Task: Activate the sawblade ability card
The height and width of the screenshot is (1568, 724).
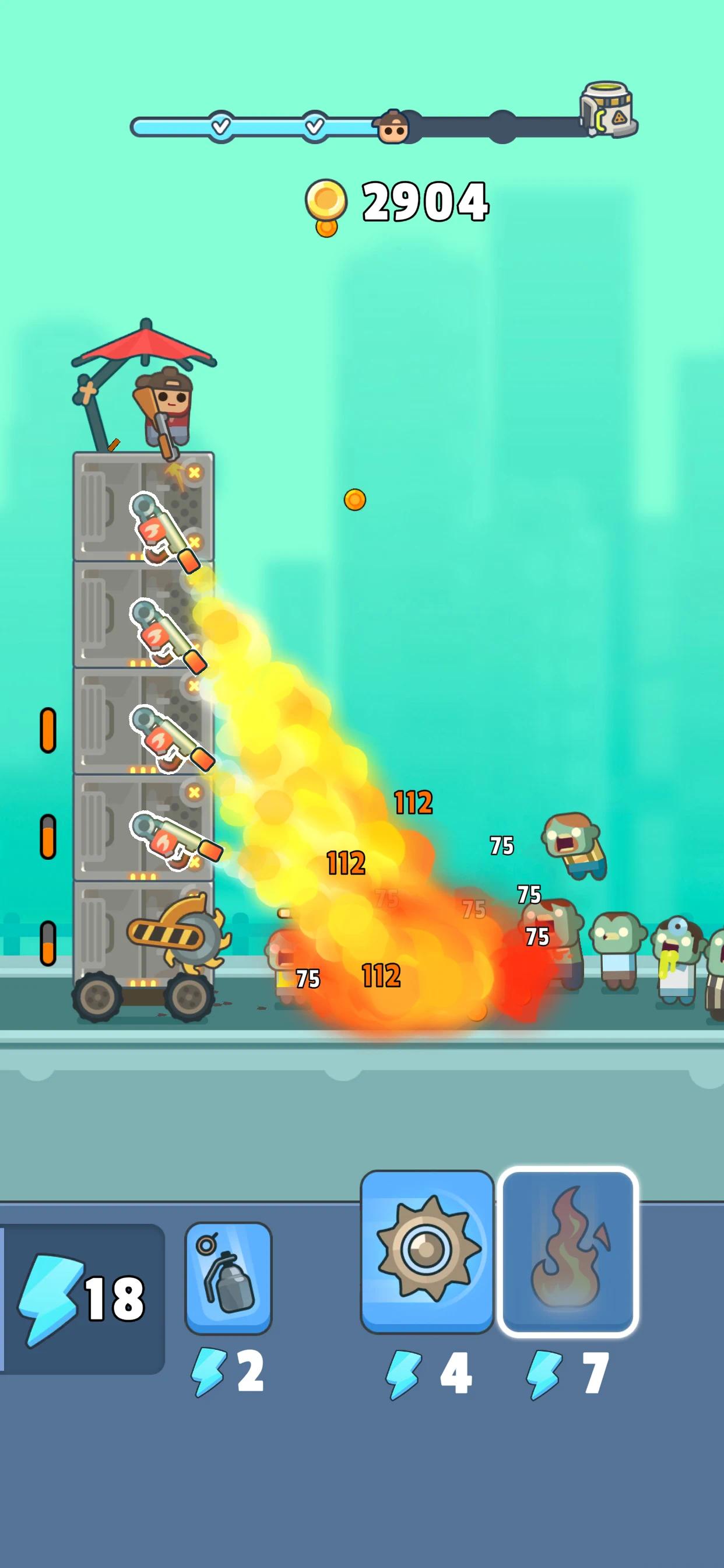Action: pyautogui.click(x=427, y=1251)
